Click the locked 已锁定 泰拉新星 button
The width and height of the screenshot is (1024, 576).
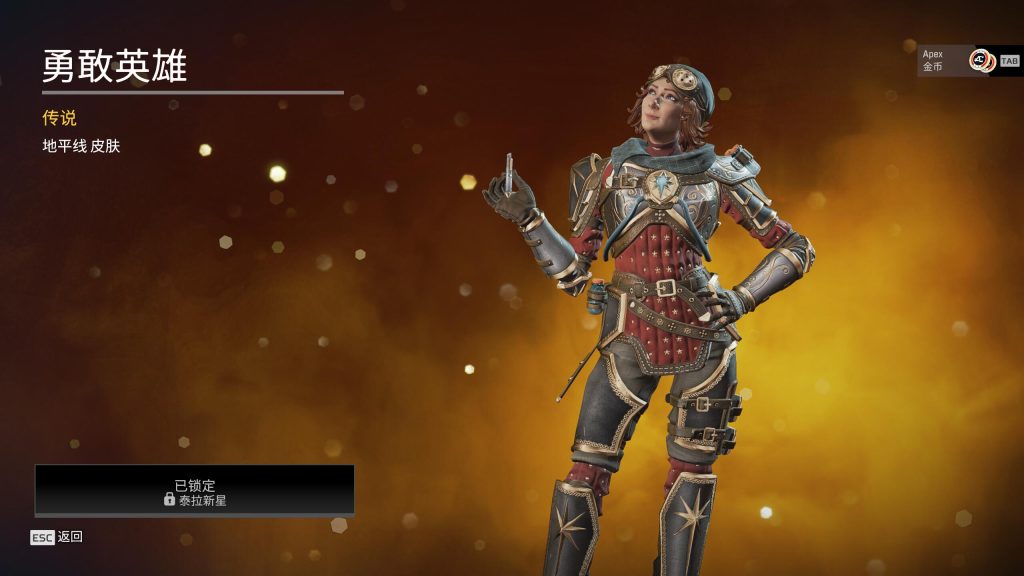tap(195, 491)
